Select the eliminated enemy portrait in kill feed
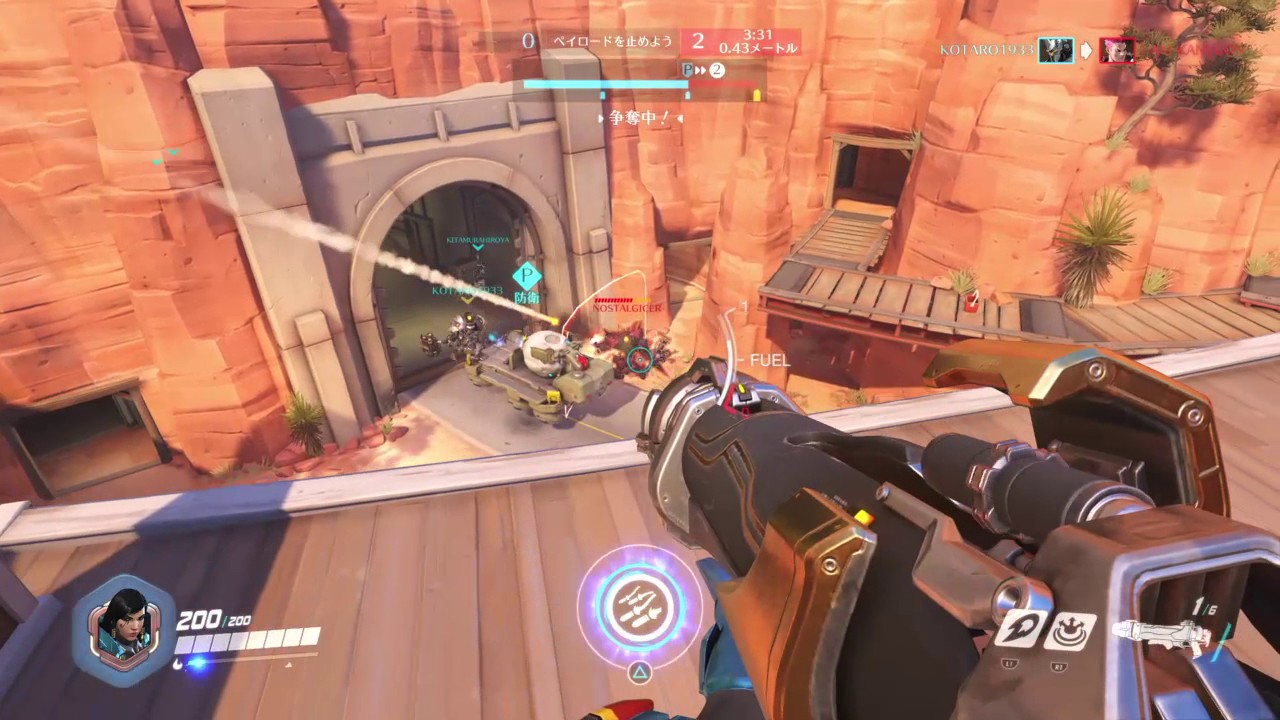 pos(1117,50)
